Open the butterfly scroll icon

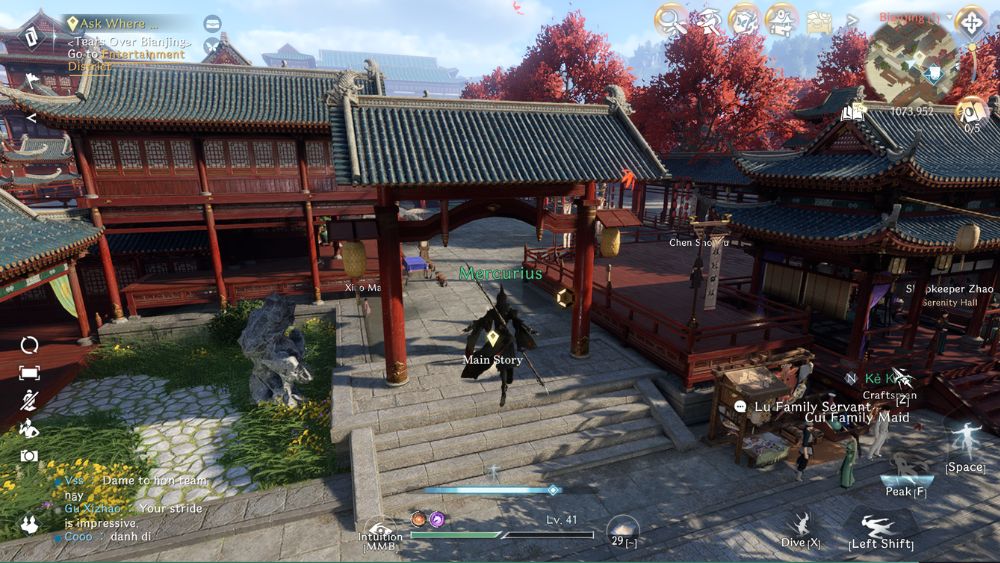744,19
